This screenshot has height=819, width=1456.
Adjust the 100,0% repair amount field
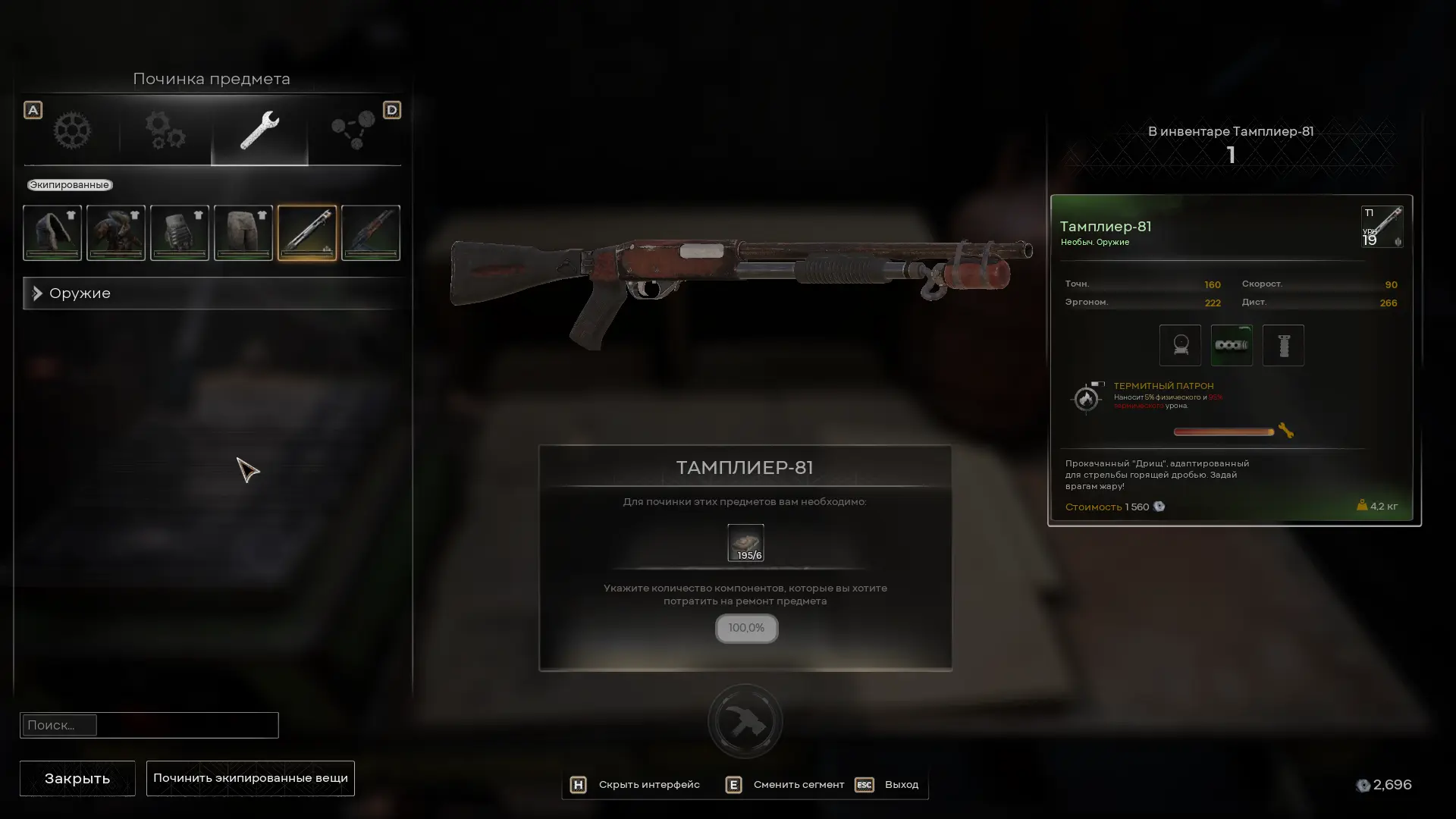point(746,628)
